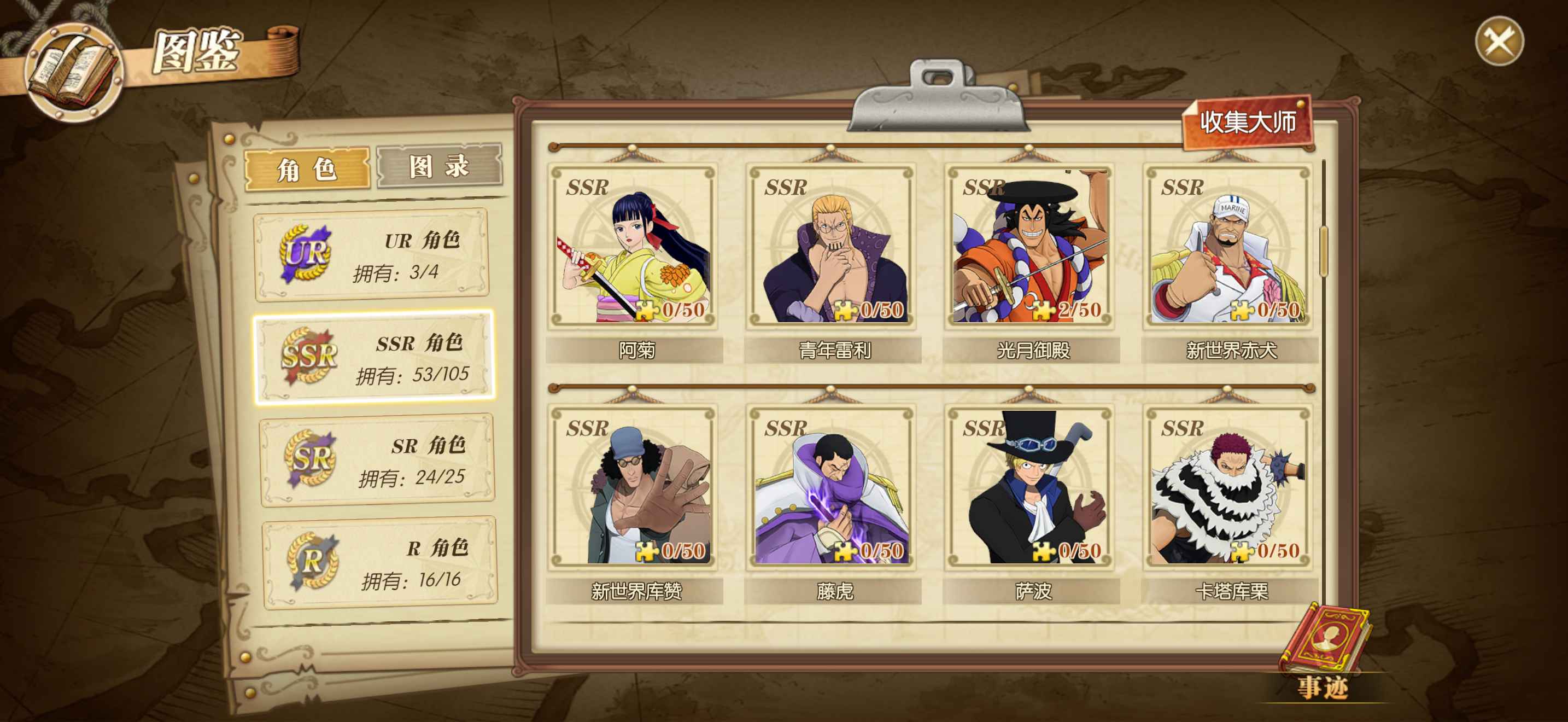The image size is (1568, 722).
Task: Switch to the 角色 tab
Action: 307,168
